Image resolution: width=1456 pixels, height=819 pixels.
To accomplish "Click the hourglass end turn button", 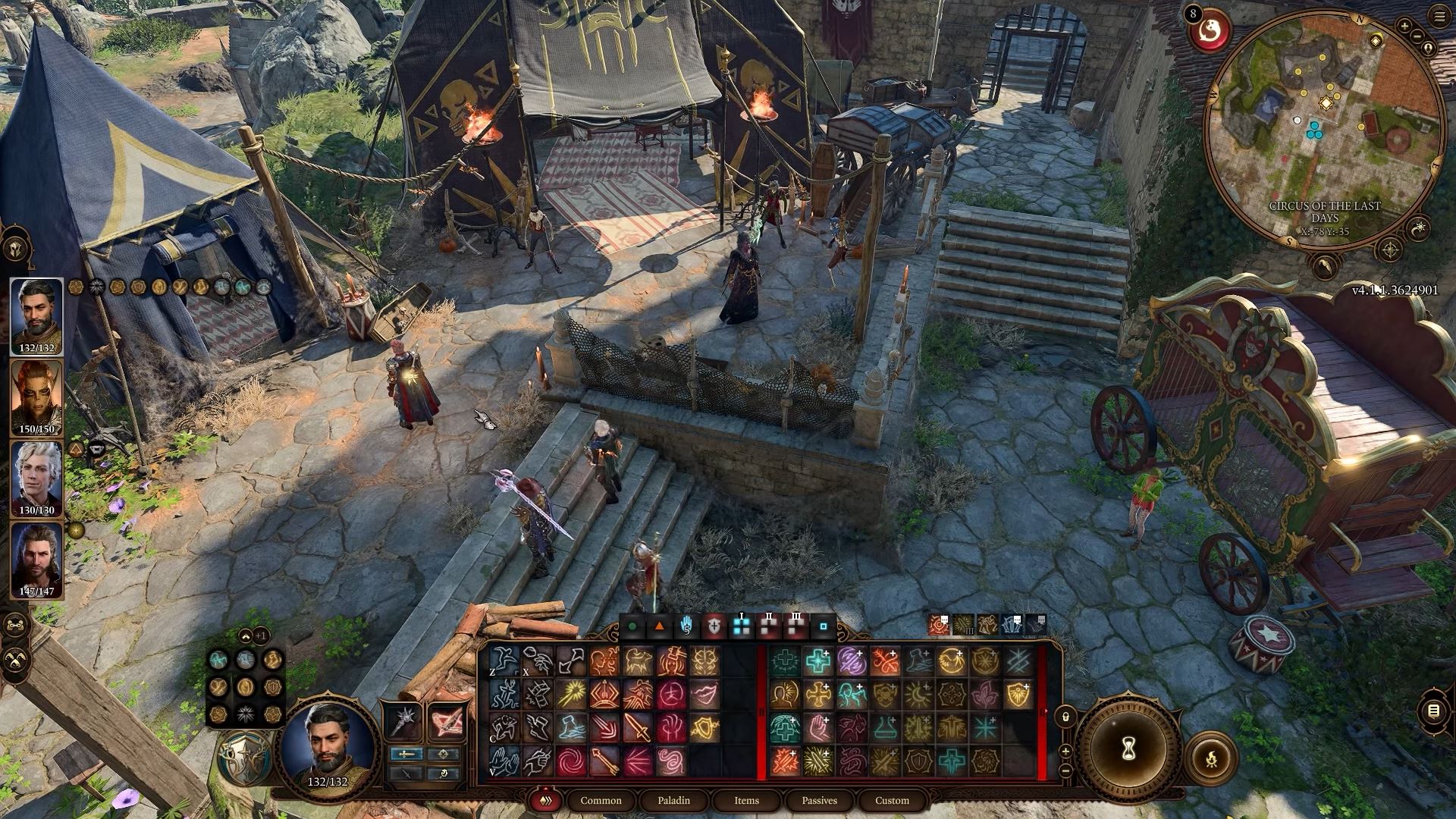I will 1127,750.
